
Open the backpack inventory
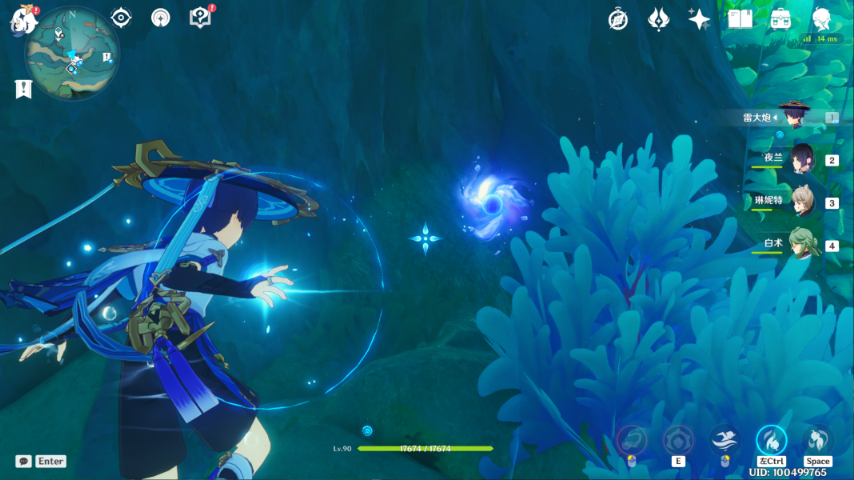pyautogui.click(x=781, y=19)
